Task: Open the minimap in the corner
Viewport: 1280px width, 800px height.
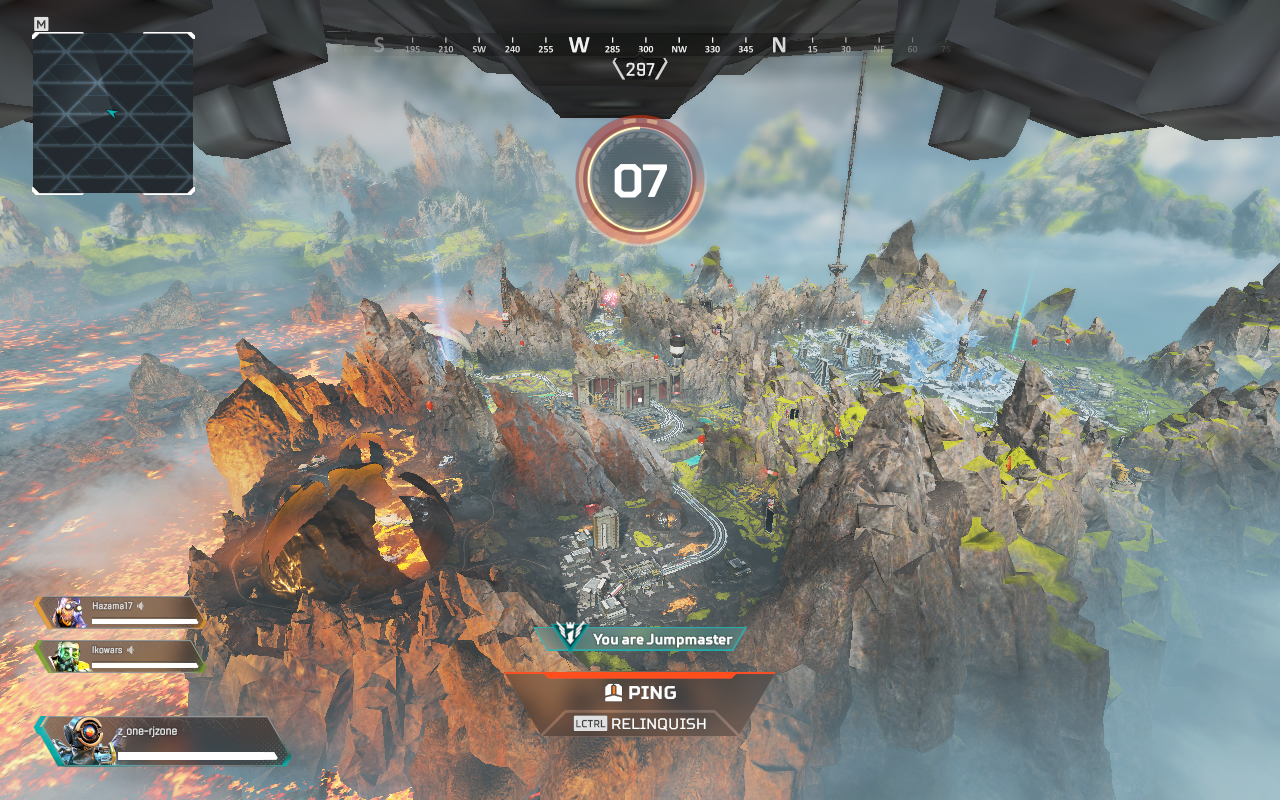Action: point(113,113)
